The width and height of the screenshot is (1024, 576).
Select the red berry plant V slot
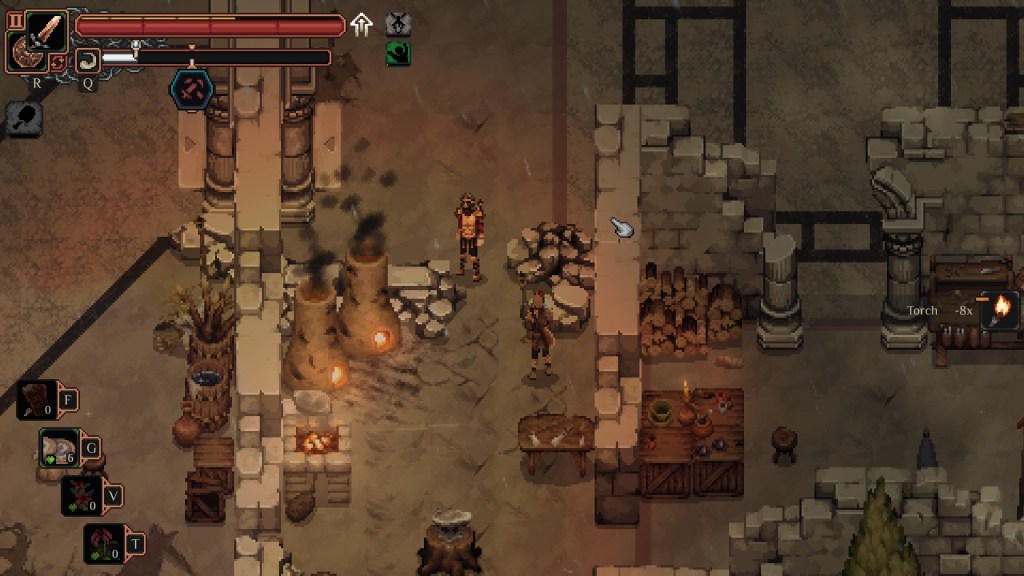(x=82, y=495)
